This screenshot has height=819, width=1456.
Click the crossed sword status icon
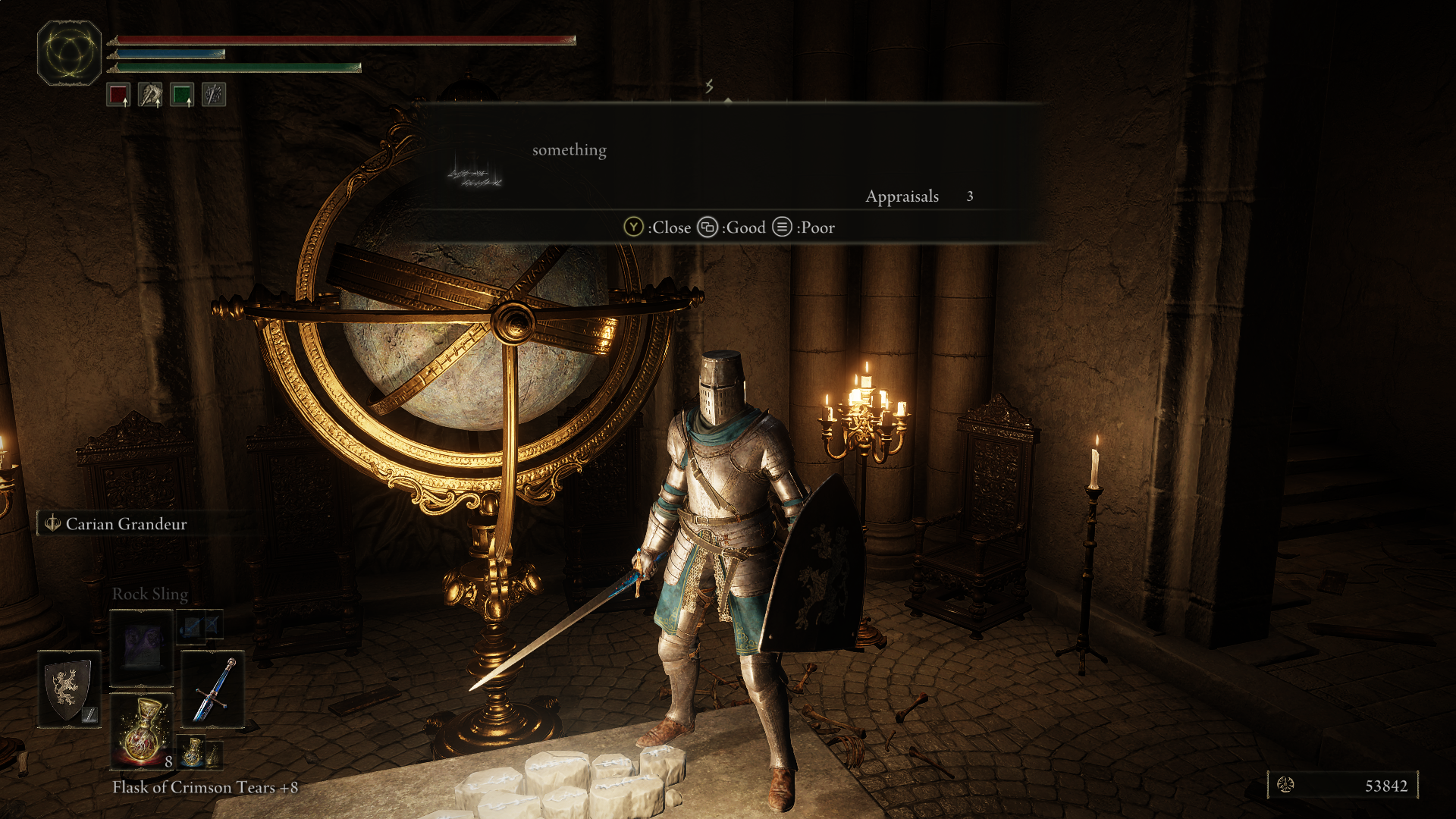click(214, 96)
